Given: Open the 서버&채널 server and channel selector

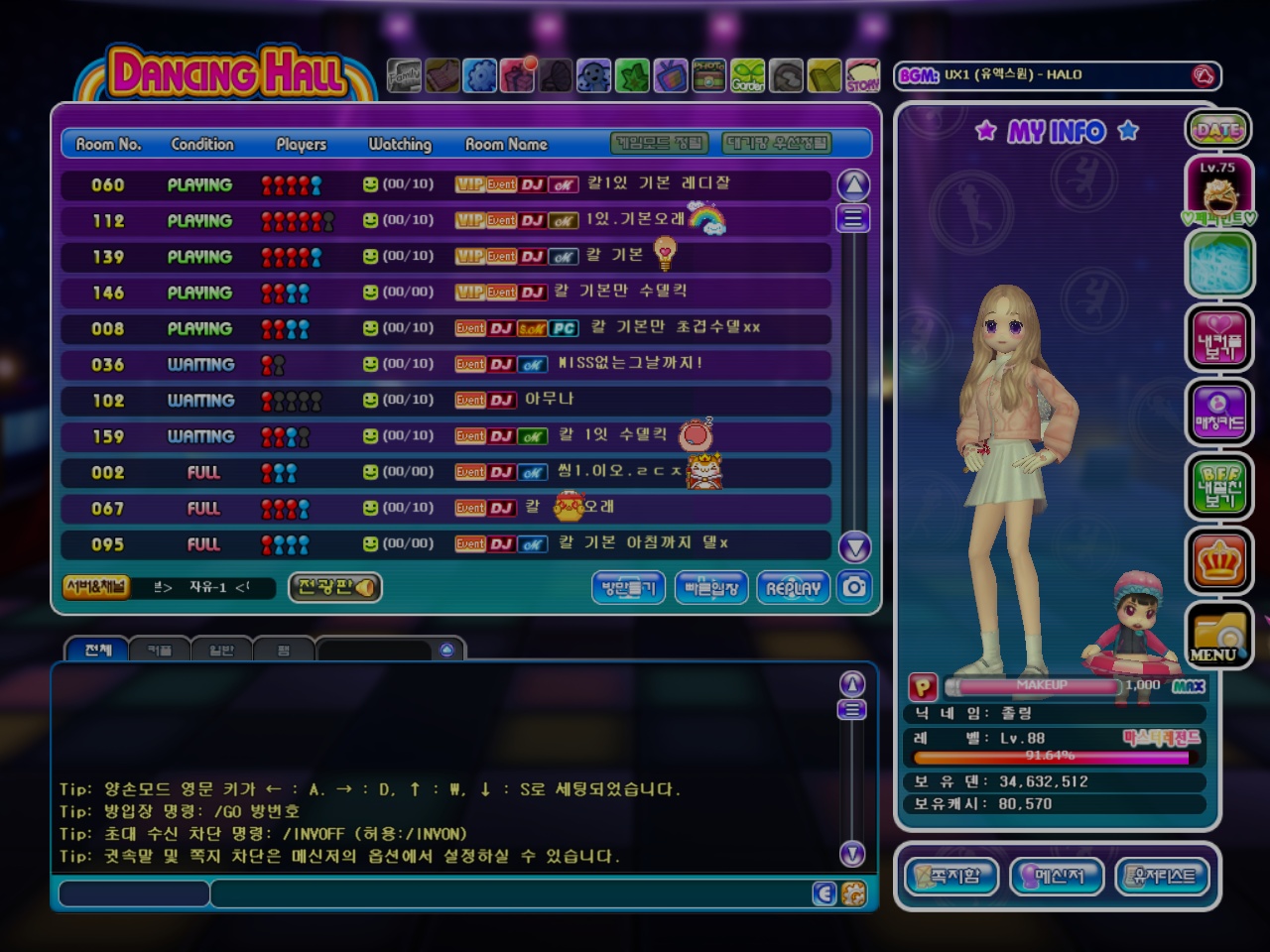Looking at the screenshot, I should (x=96, y=587).
